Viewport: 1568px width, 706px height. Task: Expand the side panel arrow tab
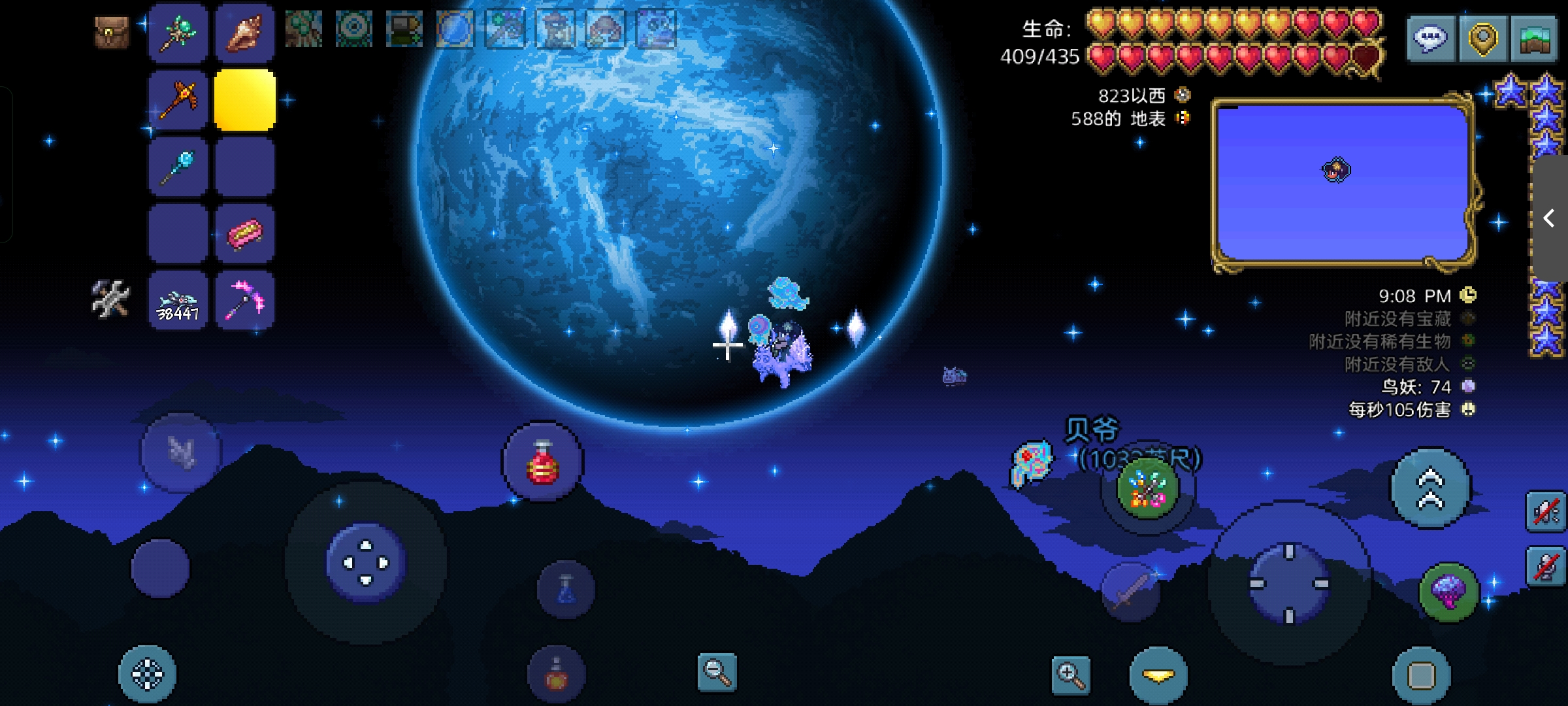[1550, 218]
